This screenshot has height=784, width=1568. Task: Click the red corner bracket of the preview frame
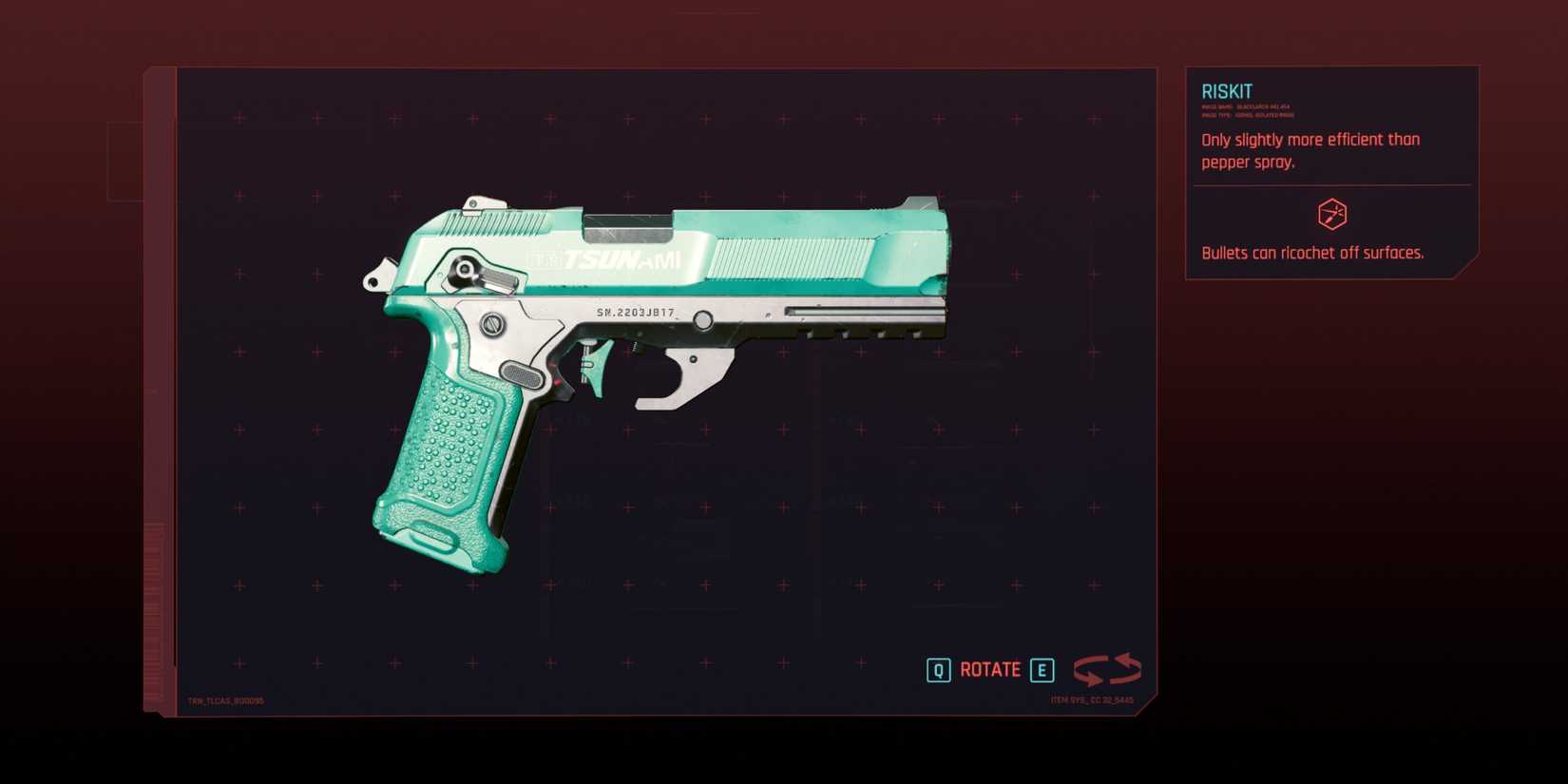pos(152,70)
